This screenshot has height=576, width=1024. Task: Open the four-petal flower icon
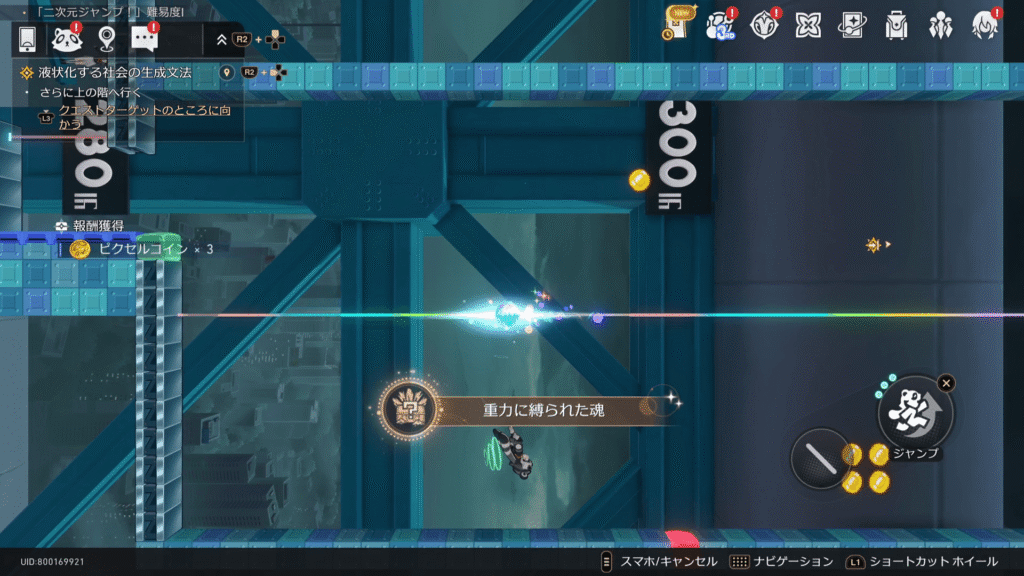point(809,24)
